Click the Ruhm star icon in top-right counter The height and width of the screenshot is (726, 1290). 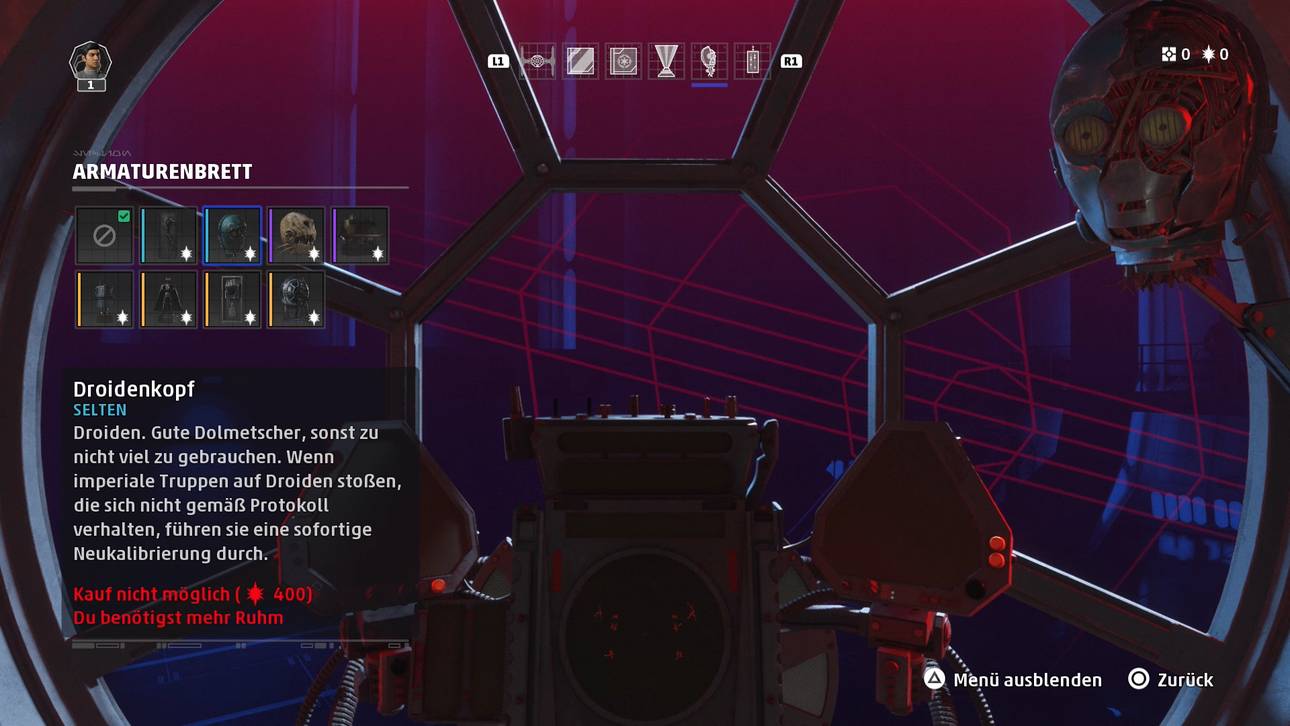pos(1210,55)
